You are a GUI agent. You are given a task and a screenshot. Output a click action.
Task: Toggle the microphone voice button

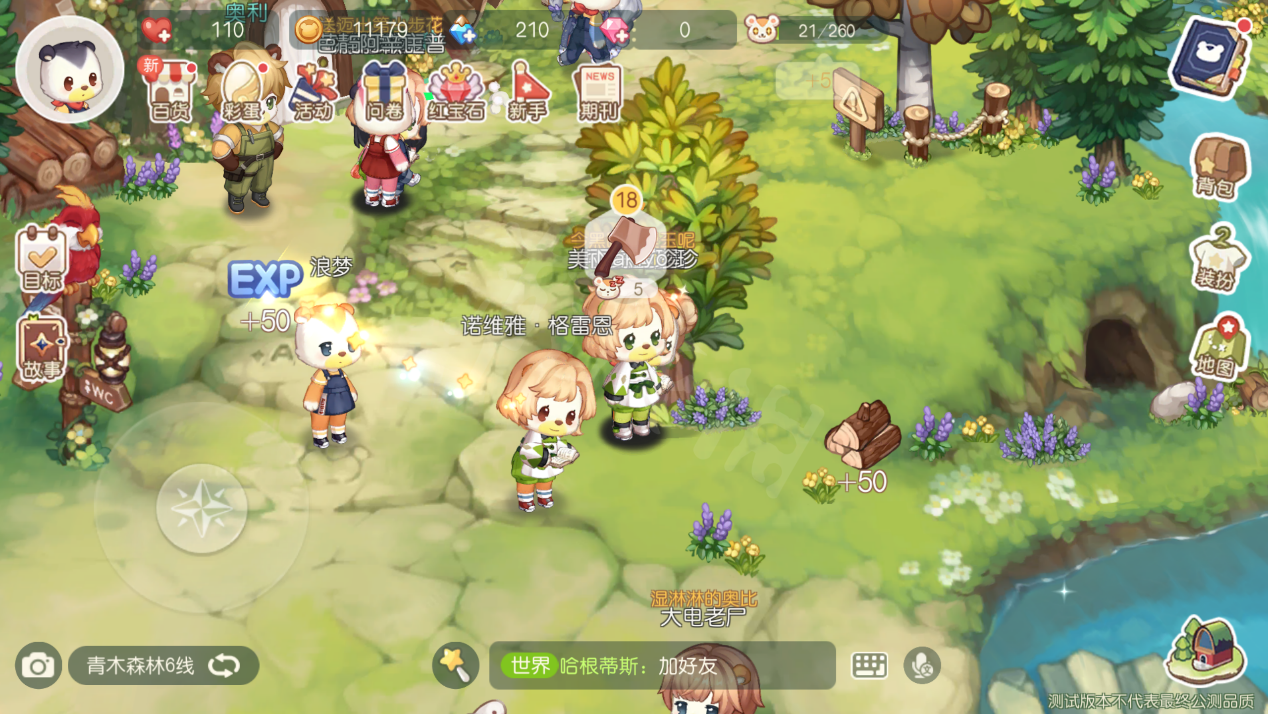(x=921, y=665)
